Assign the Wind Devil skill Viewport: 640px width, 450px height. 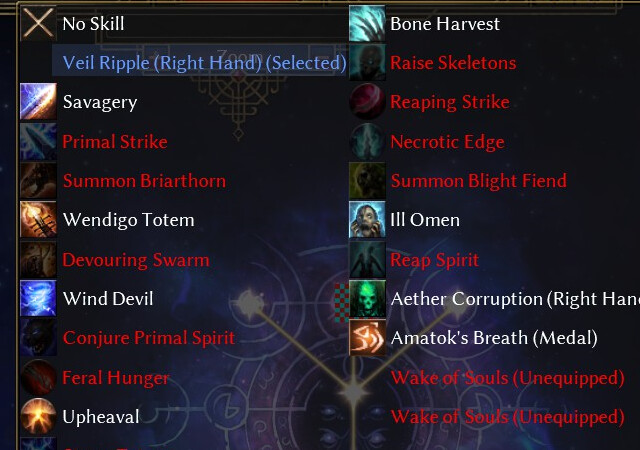108,299
